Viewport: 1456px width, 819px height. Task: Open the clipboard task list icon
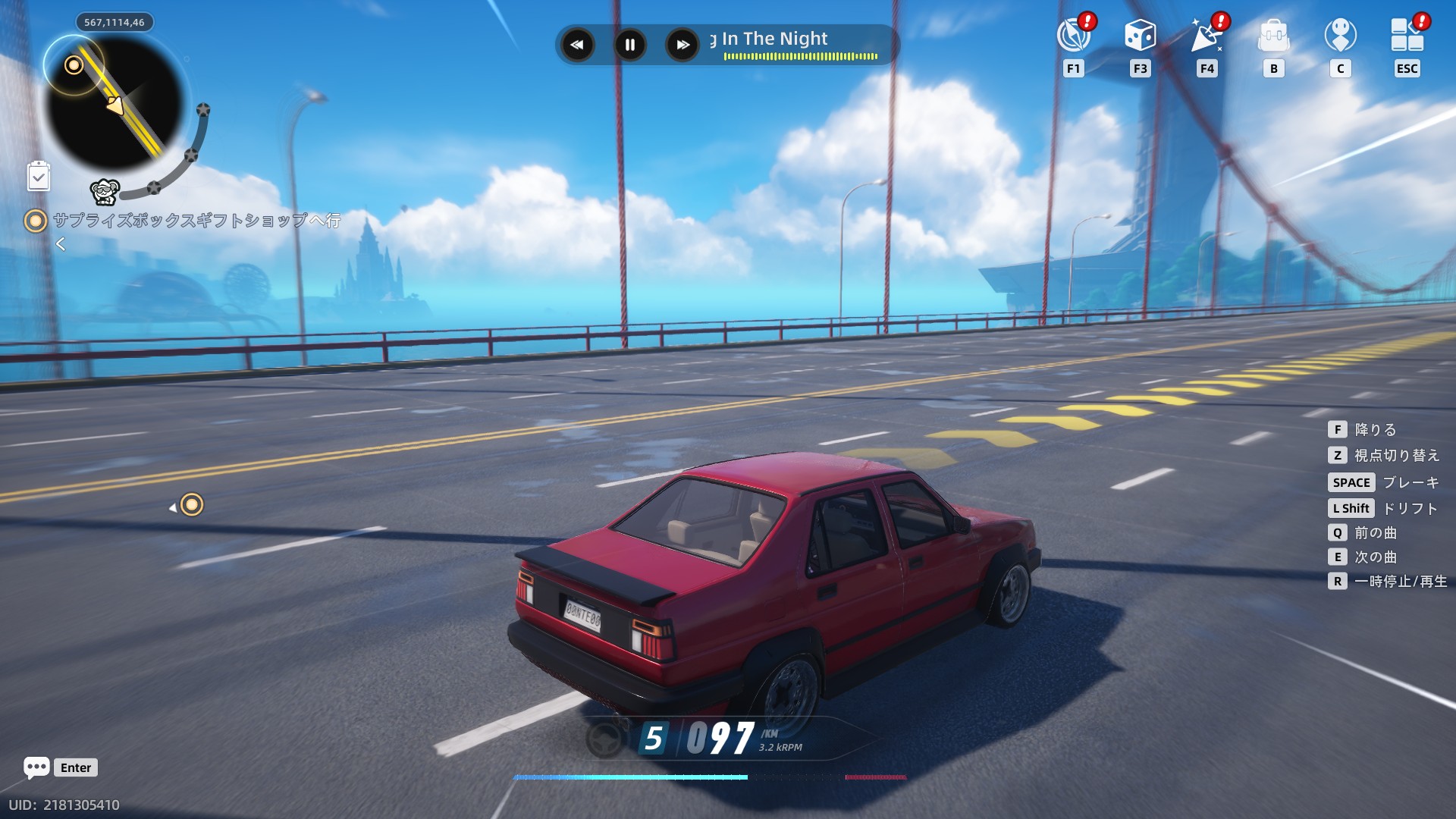point(39,177)
